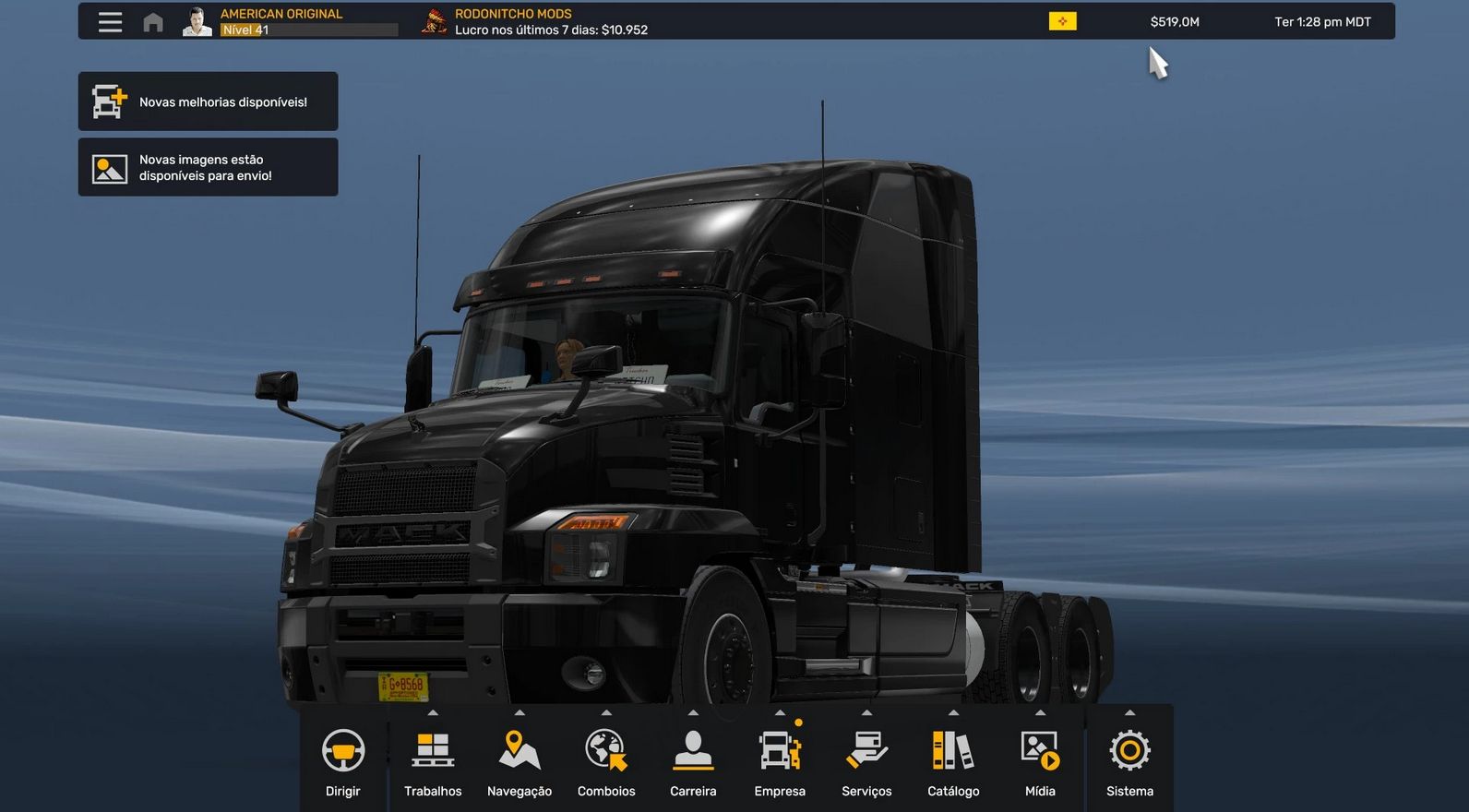
Task: Open the hamburger menu in top bar
Action: pyautogui.click(x=110, y=22)
